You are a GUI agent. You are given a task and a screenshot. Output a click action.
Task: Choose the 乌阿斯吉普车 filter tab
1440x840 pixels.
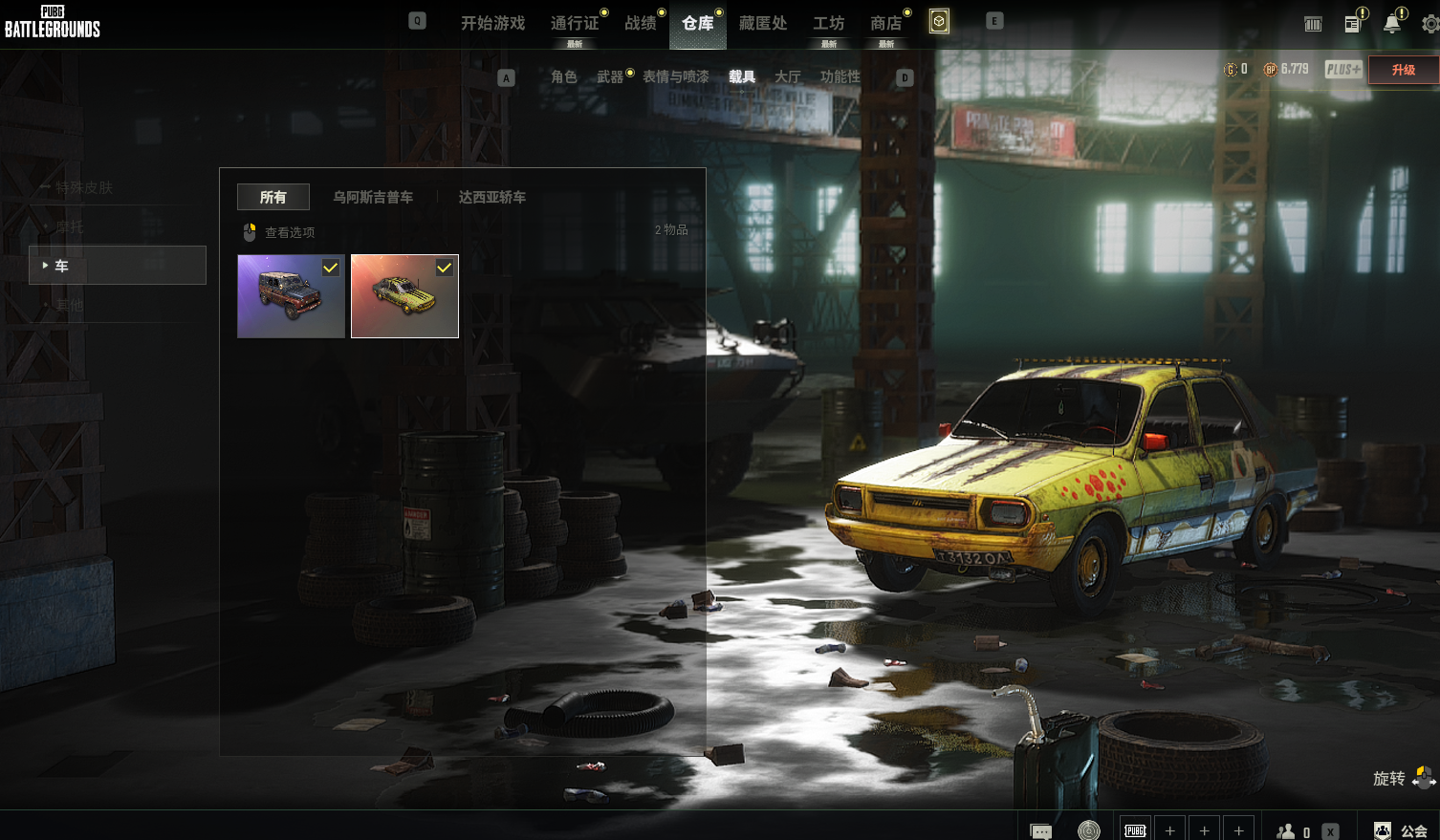click(373, 197)
